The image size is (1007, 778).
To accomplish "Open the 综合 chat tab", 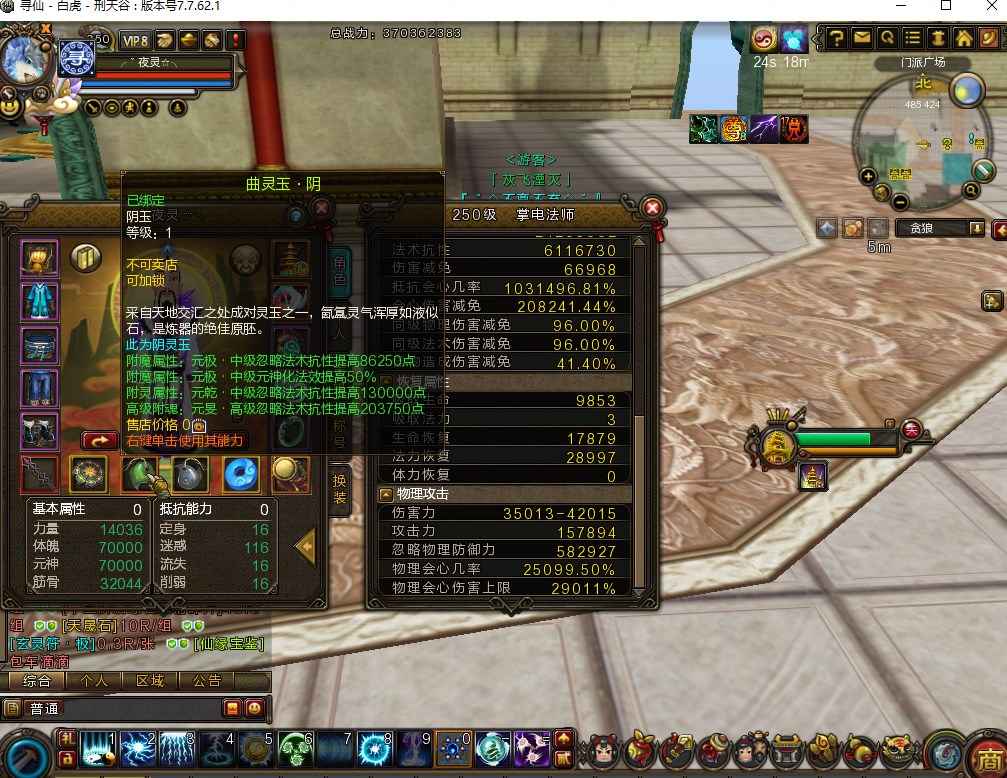I will [x=37, y=681].
